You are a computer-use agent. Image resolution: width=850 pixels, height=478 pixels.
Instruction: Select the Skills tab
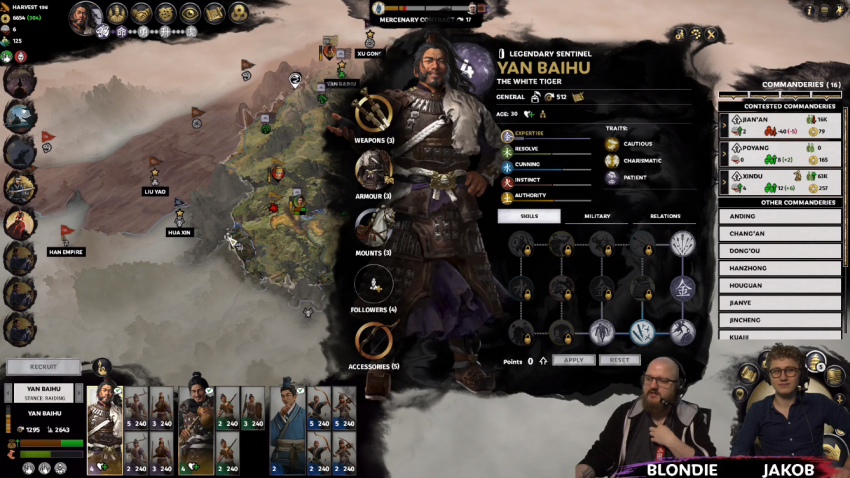click(528, 216)
